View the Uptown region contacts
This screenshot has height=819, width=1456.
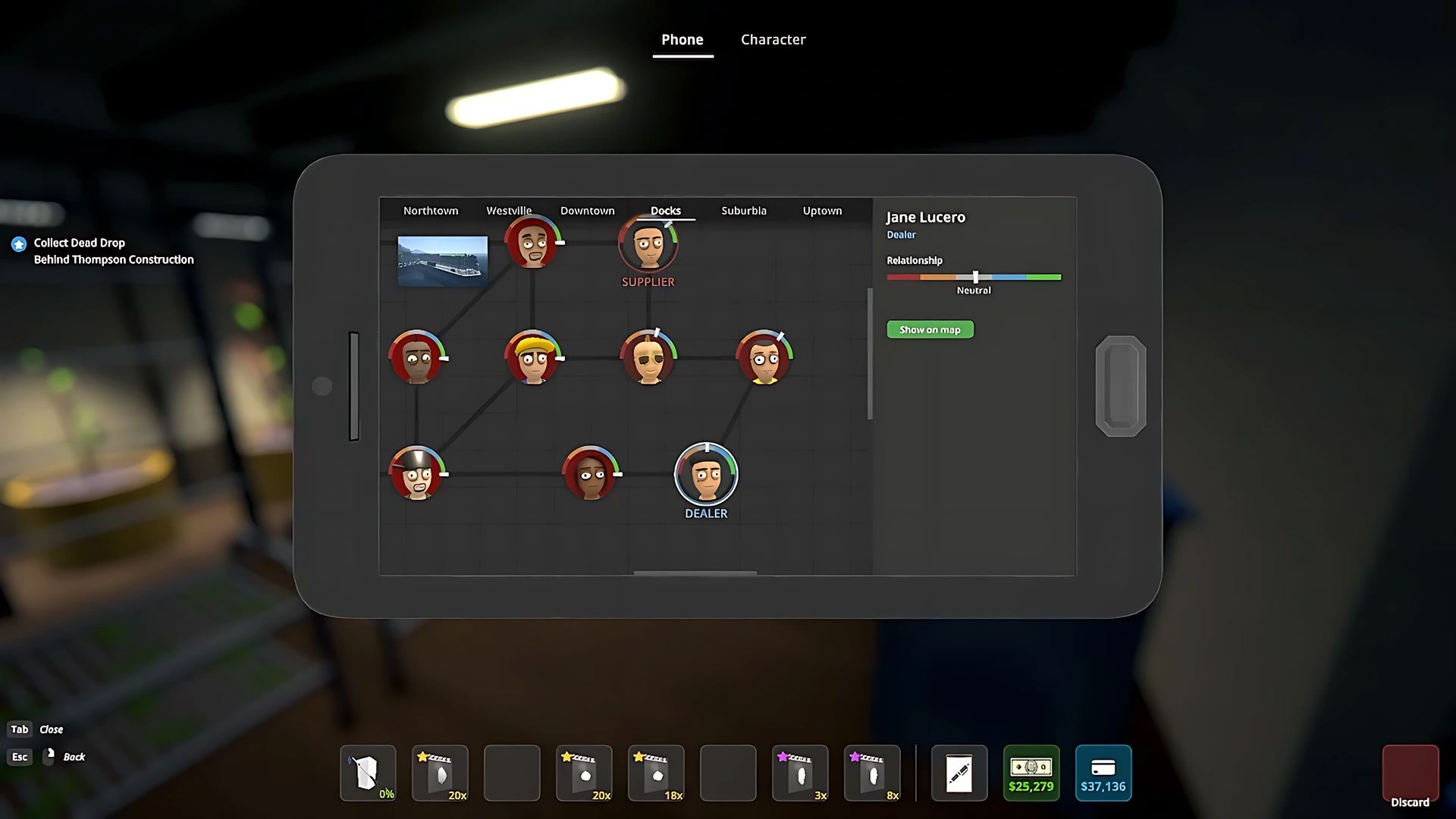[x=822, y=211]
